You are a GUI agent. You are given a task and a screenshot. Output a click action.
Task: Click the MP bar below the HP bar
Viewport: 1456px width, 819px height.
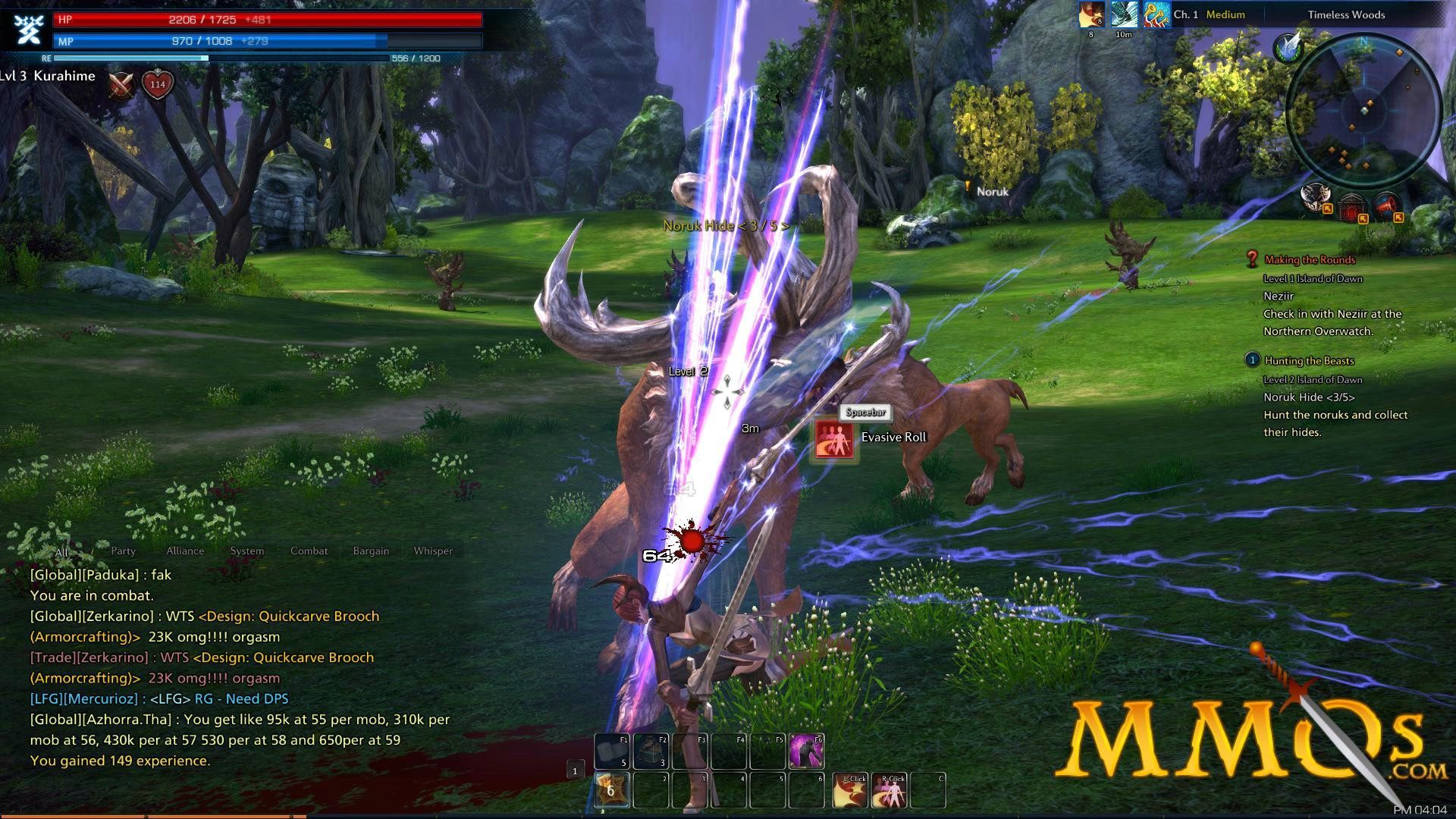coord(220,42)
